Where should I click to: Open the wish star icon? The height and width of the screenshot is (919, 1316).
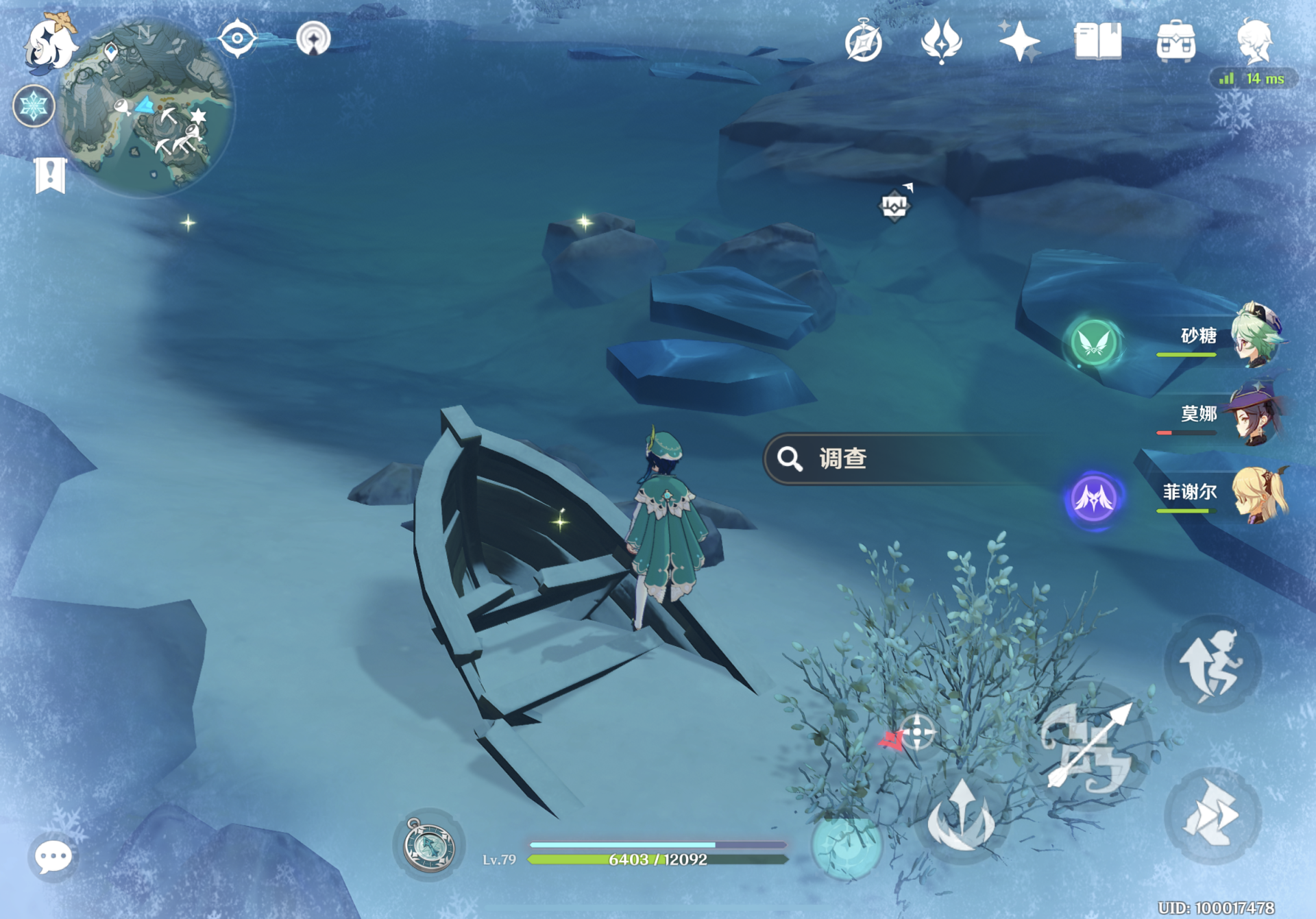(x=1019, y=42)
